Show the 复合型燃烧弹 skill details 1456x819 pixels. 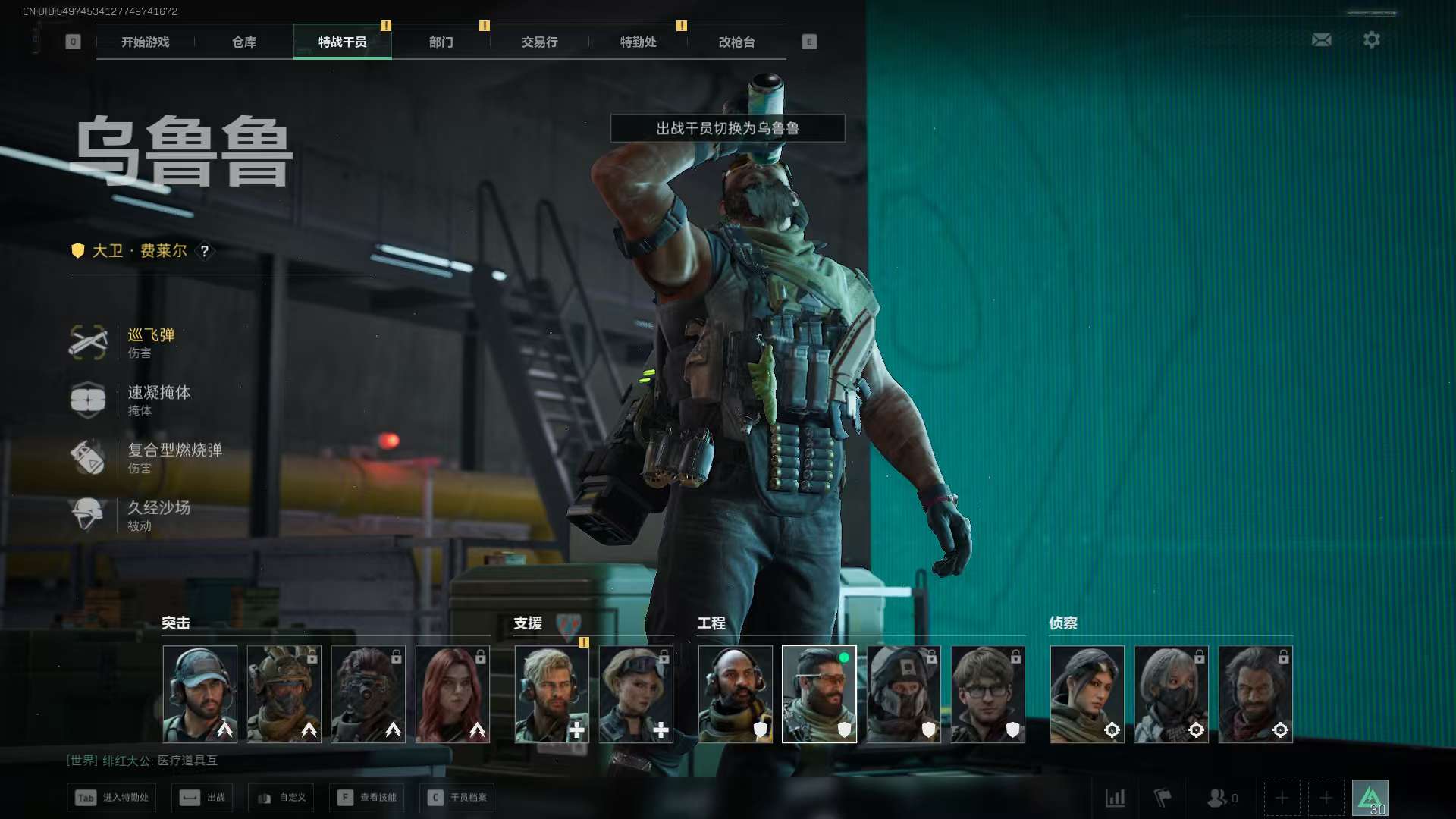[x=173, y=458]
